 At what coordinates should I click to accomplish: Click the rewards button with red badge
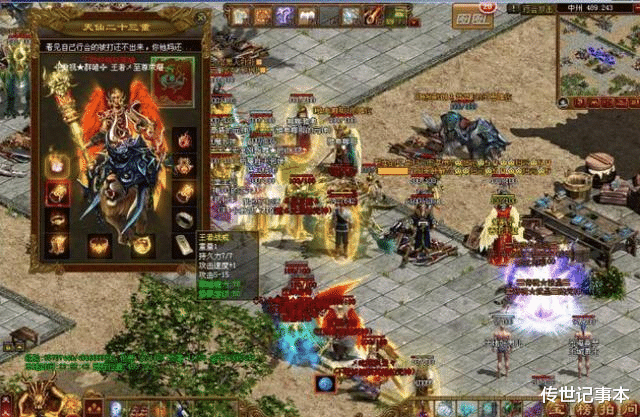pyautogui.click(x=467, y=18)
